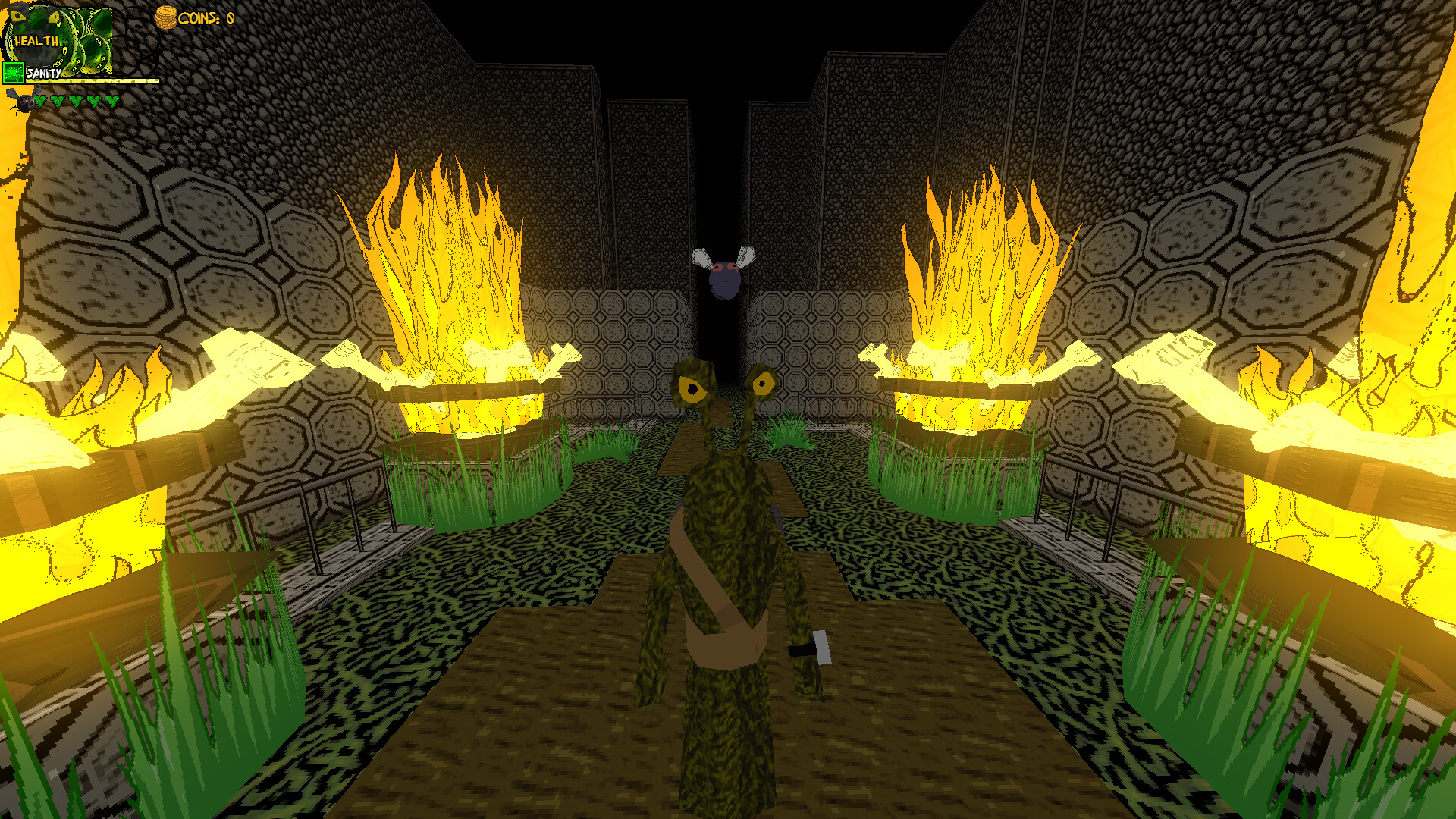1456x819 pixels.
Task: Click the fly companion icon below the sanity bar
Action: click(21, 102)
